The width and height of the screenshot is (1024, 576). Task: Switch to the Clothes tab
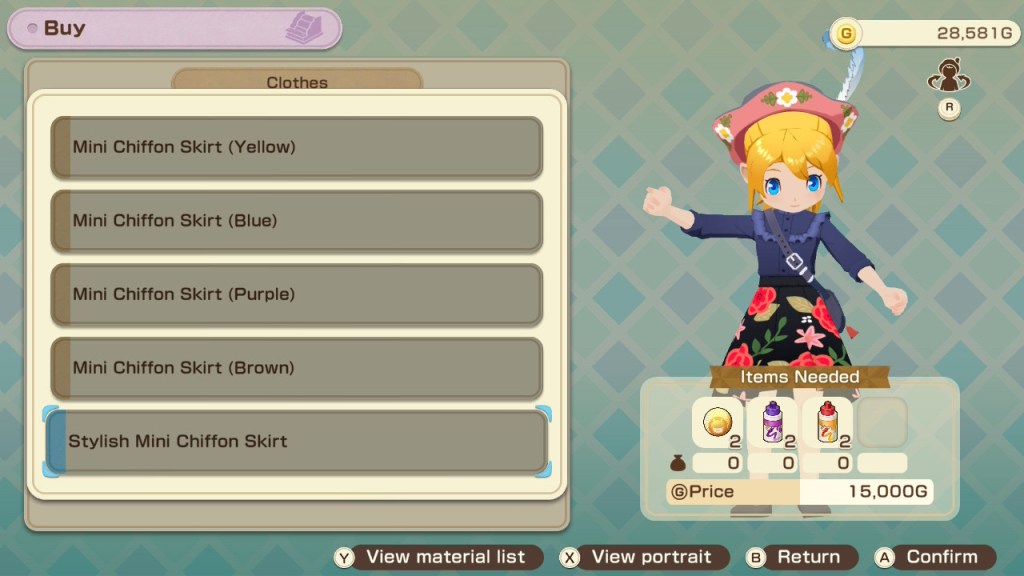[x=297, y=82]
